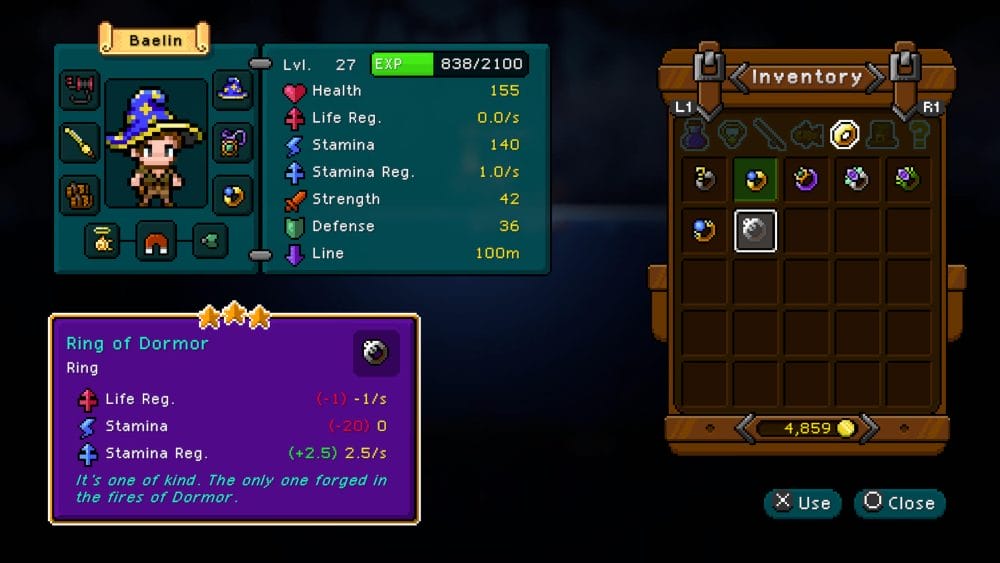Click the right arrow beside Inventory title
Viewport: 1000px width, 563px height.
click(x=875, y=77)
